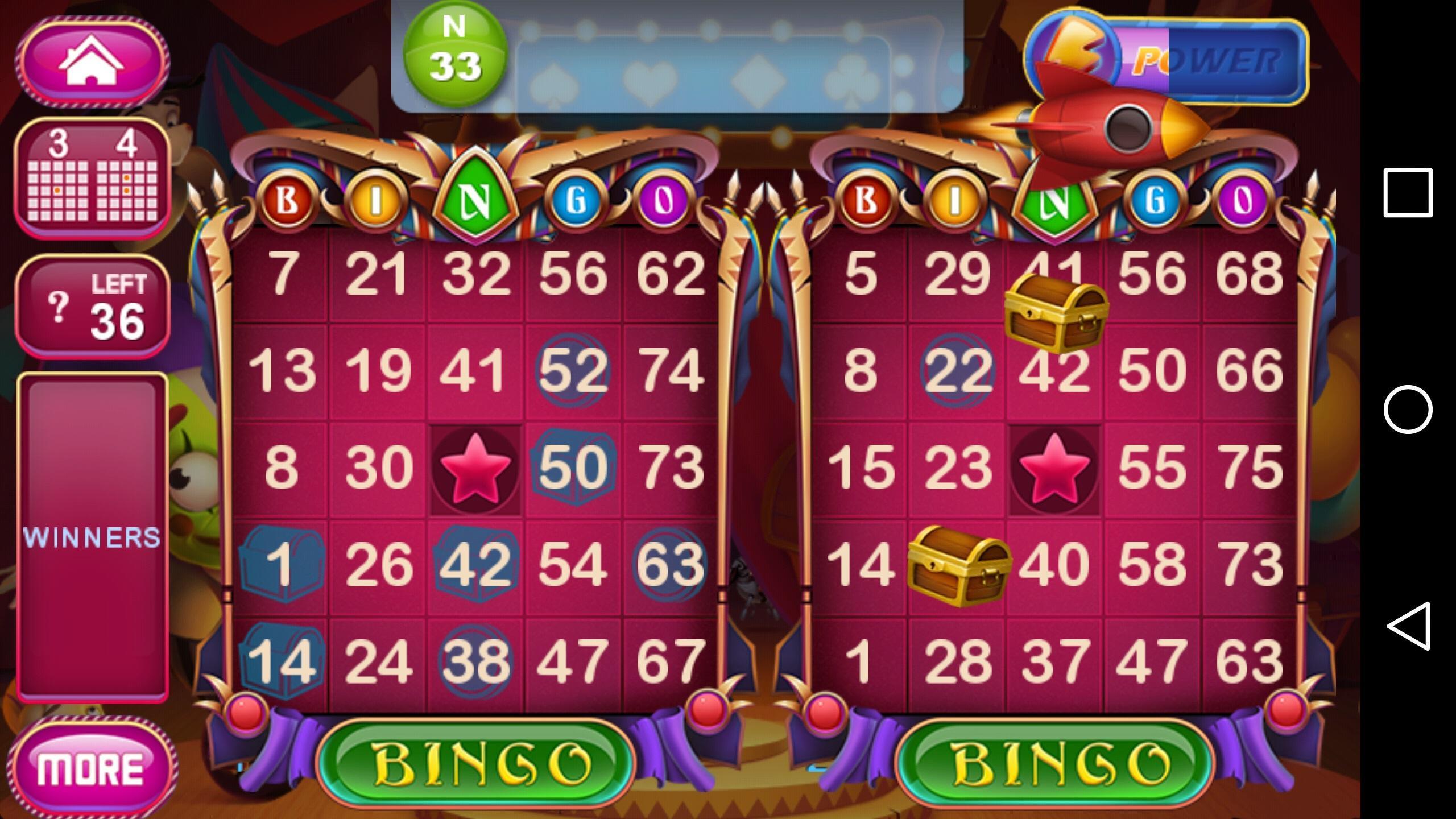Daub the circled number 52
Viewport: 1456px width, 819px height.
pyautogui.click(x=574, y=370)
